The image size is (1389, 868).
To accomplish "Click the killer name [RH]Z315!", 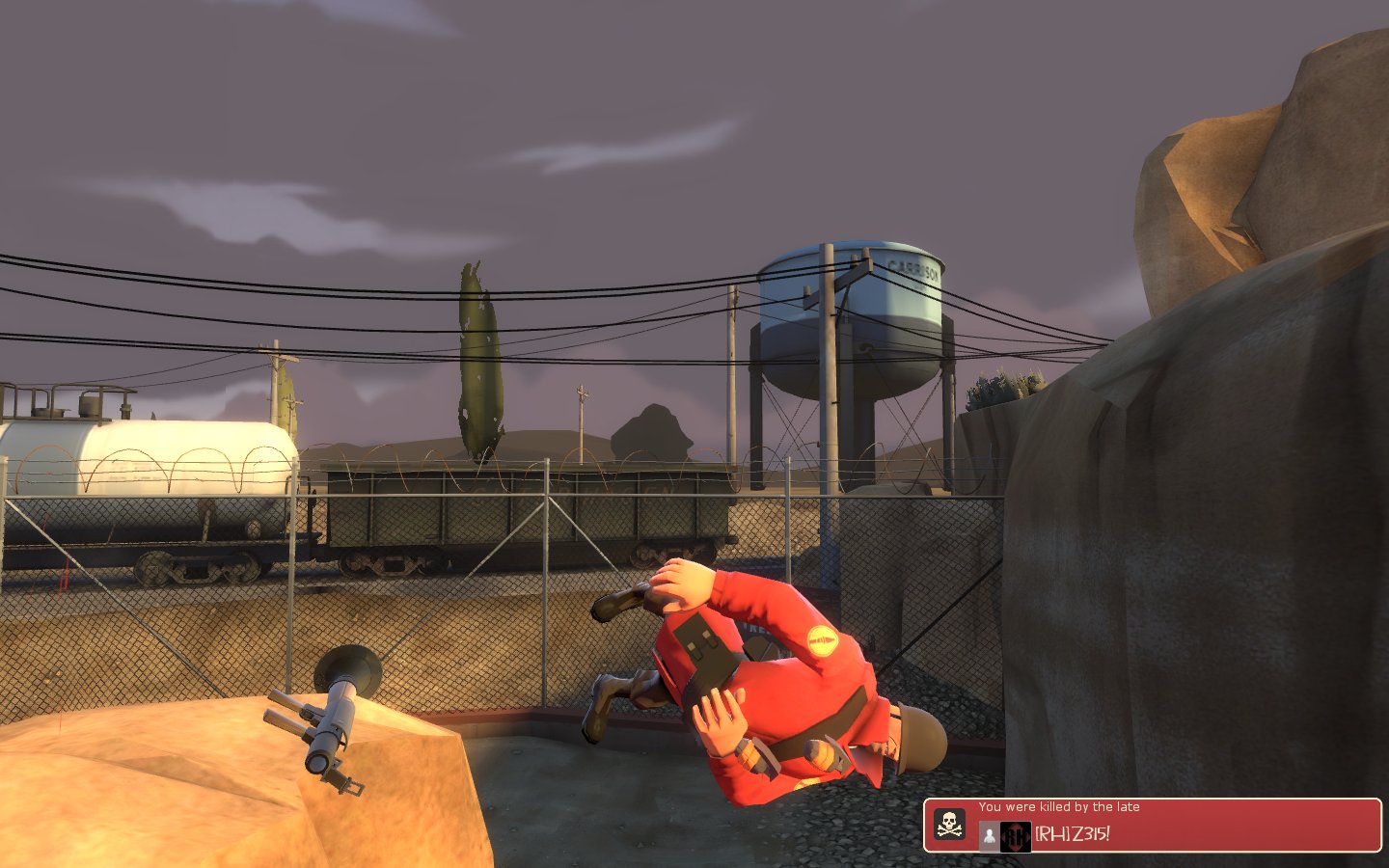I will point(1073,834).
